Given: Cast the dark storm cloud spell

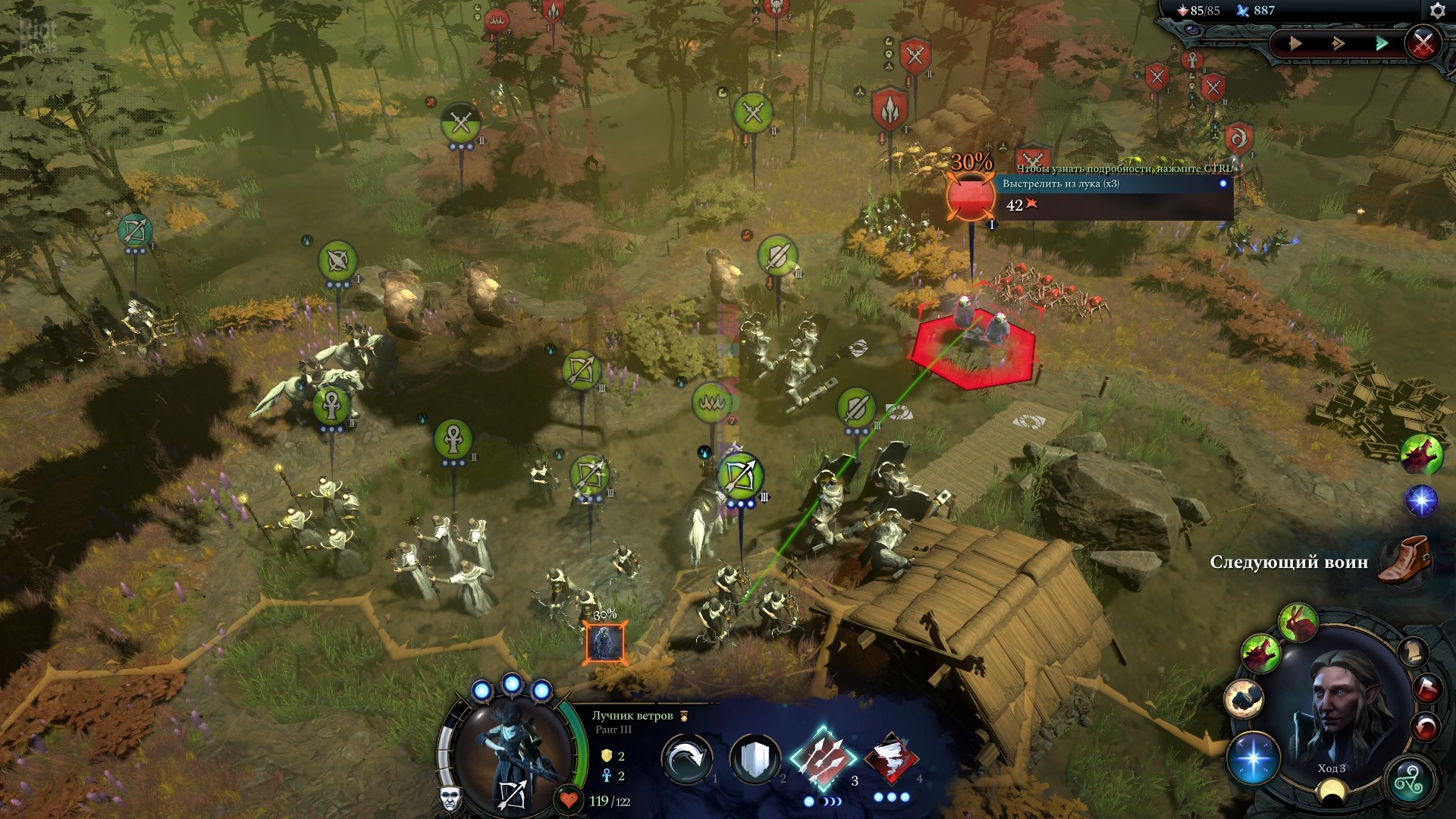Looking at the screenshot, I should click(1244, 698).
